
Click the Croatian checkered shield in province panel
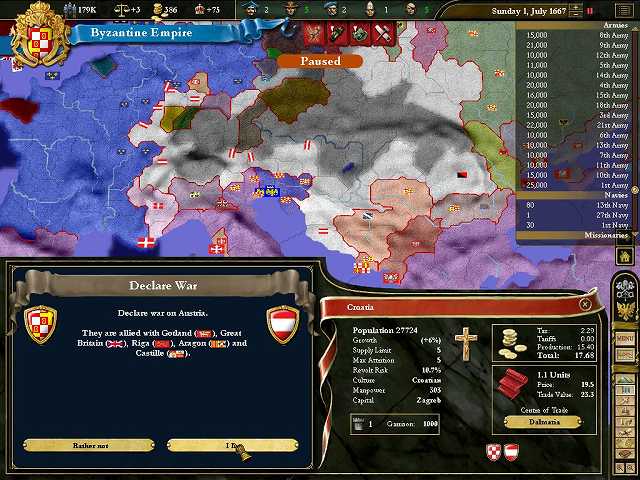pos(493,452)
